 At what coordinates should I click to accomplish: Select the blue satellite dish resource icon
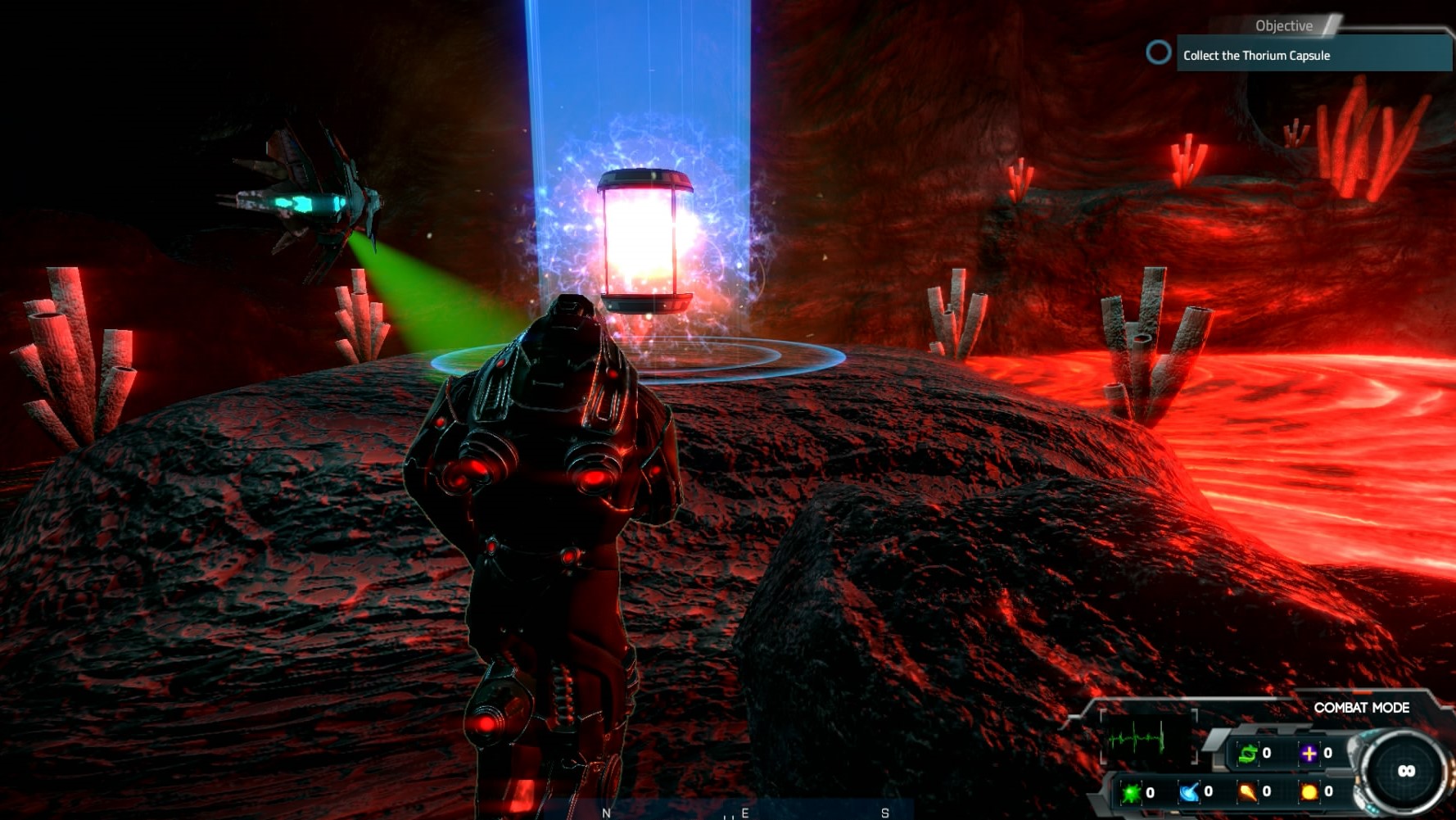point(1189,792)
